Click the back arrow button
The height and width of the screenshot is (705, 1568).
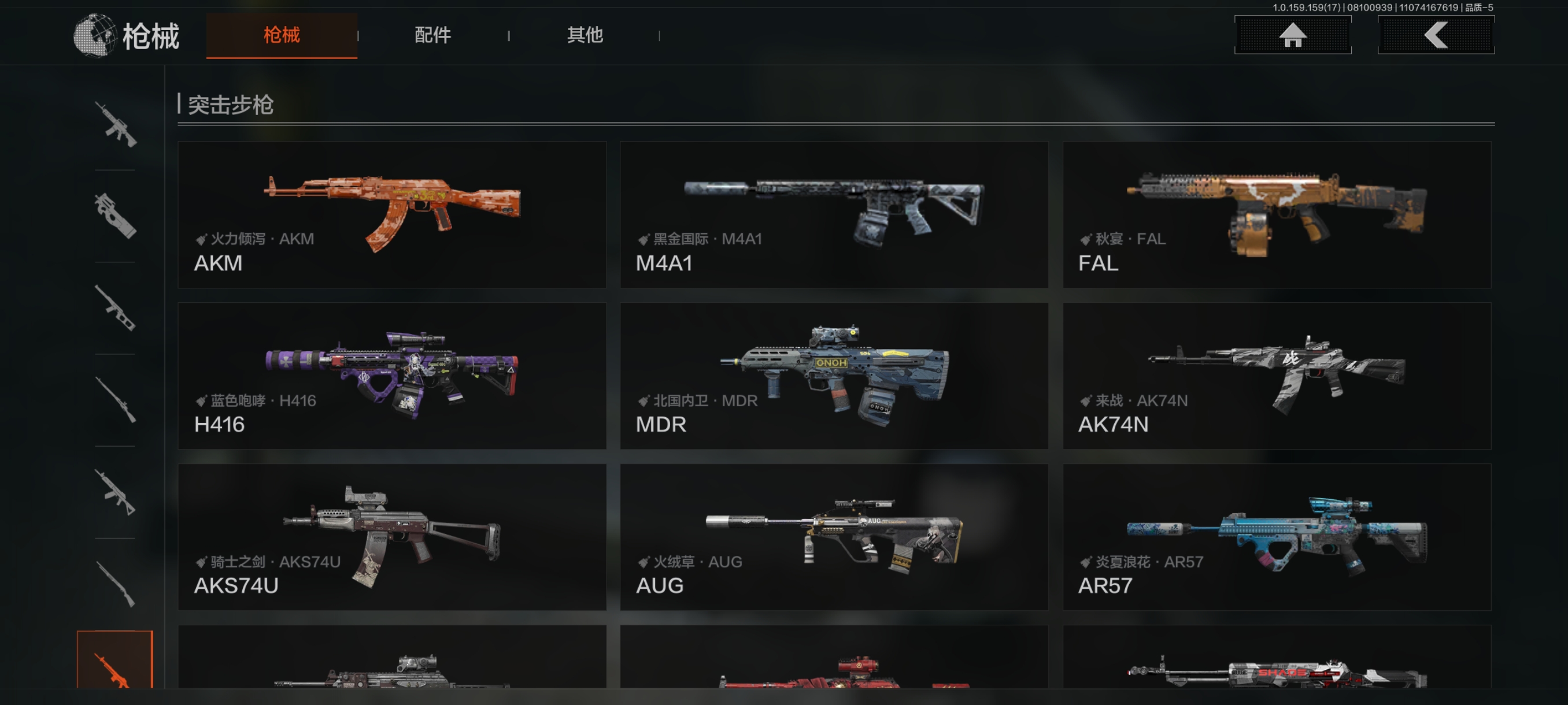click(x=1435, y=35)
